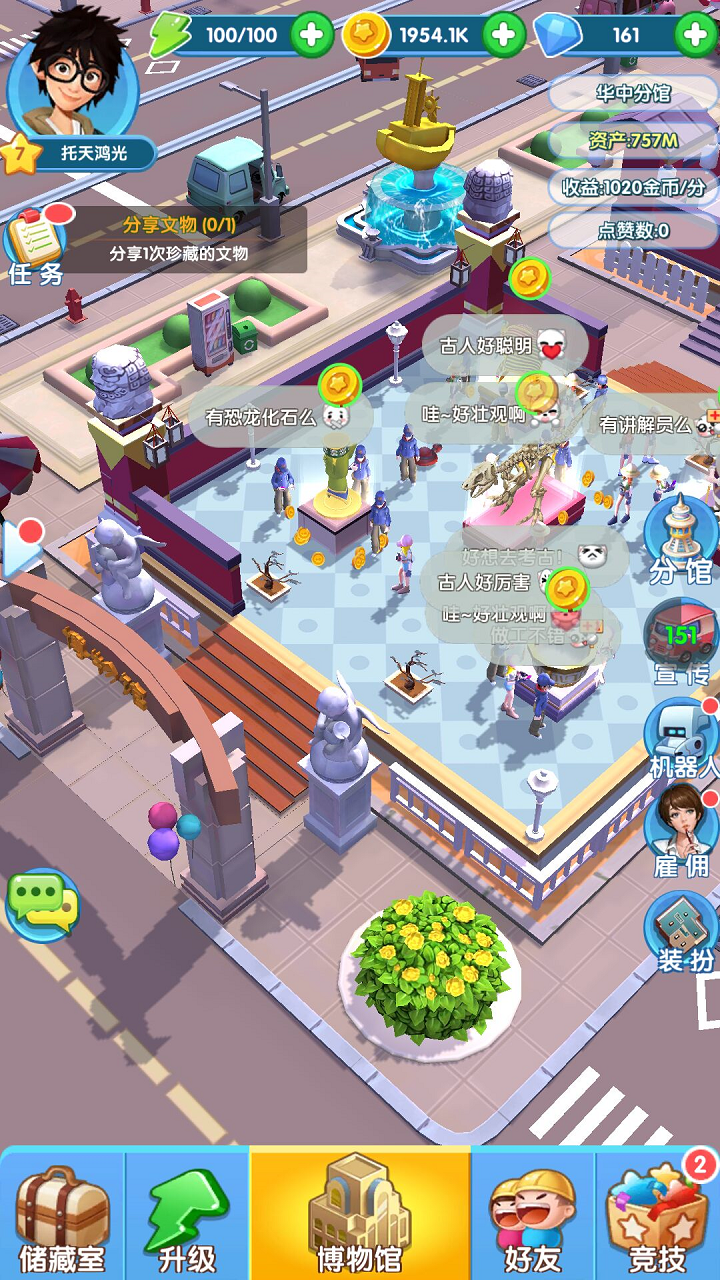Add diamonds using the plus button
The width and height of the screenshot is (720, 1280).
point(696,36)
